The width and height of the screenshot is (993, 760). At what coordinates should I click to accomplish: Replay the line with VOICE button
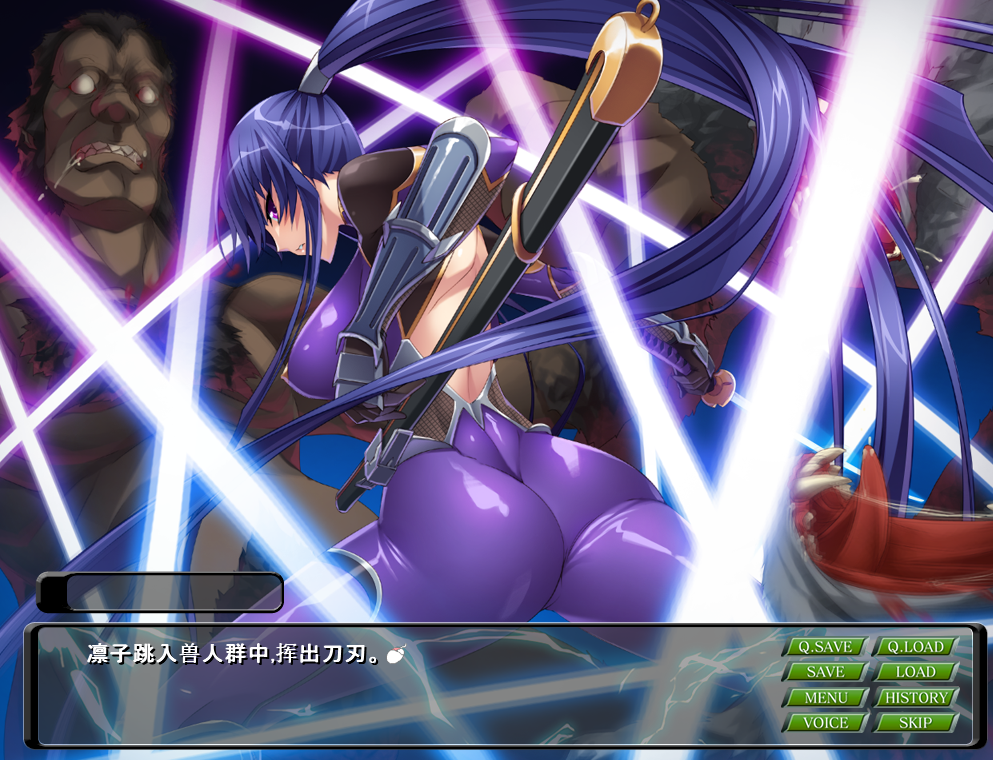pos(825,722)
